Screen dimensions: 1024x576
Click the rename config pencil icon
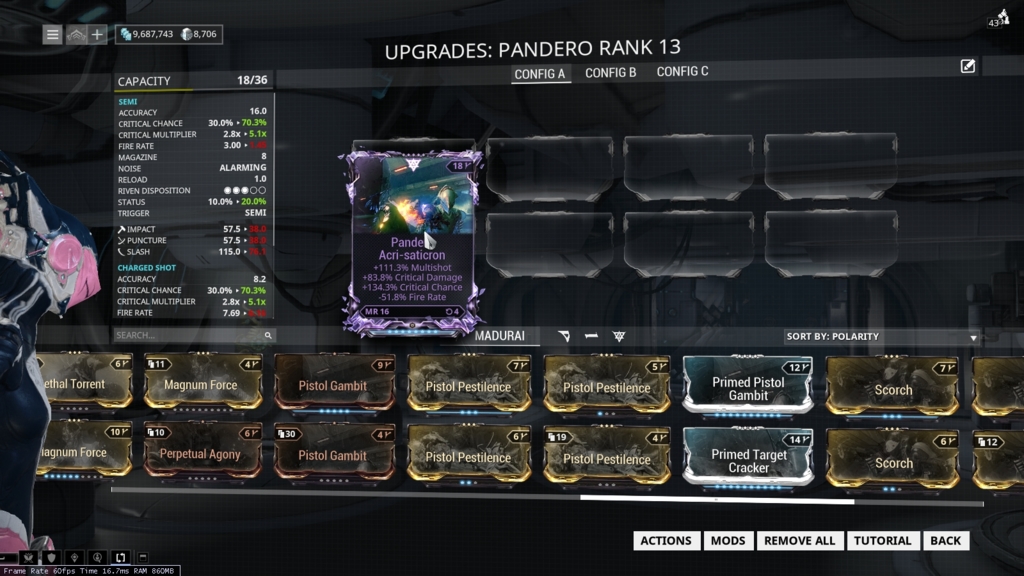968,66
